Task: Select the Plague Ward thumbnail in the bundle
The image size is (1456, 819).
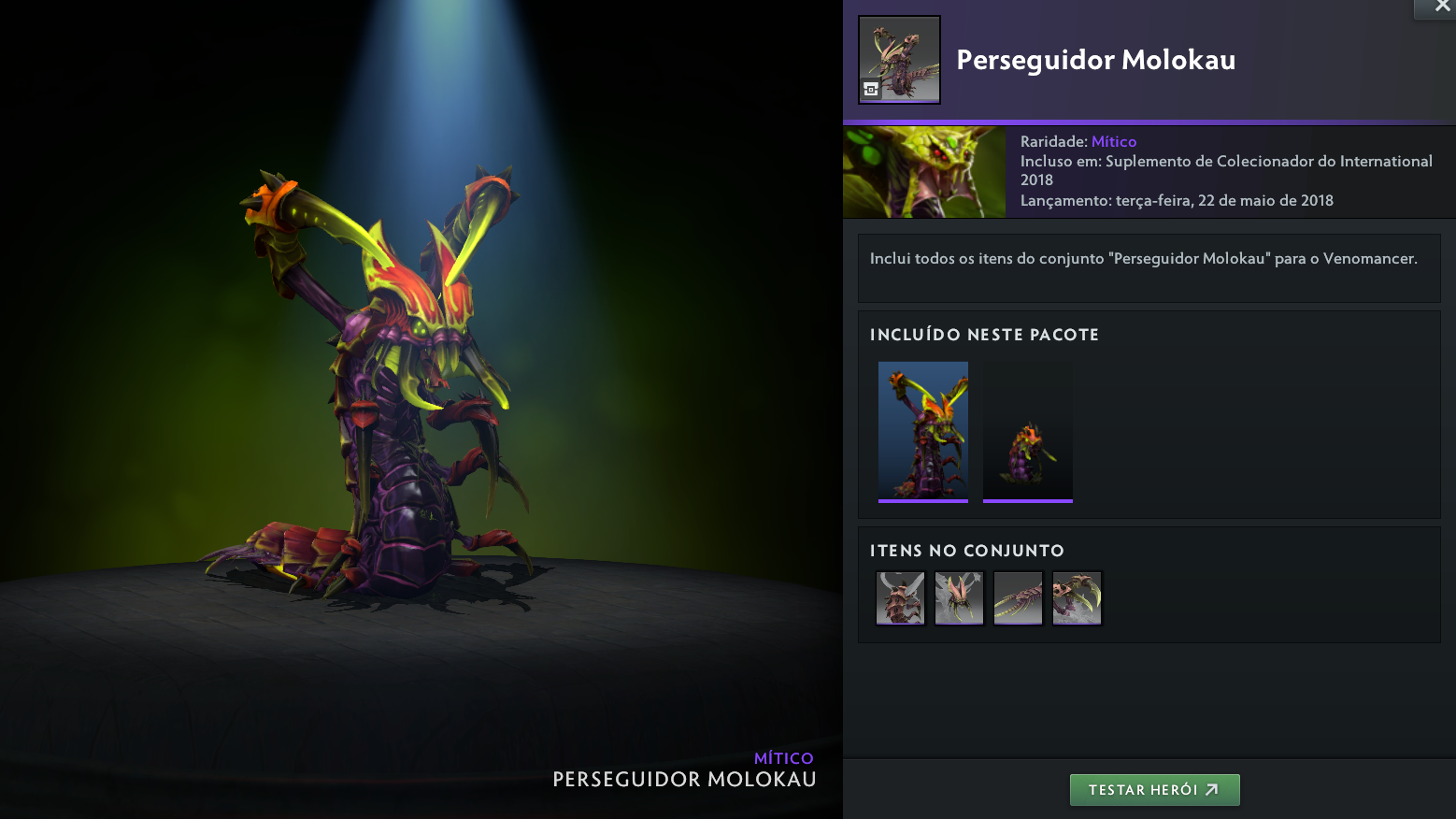Action: [x=1028, y=431]
